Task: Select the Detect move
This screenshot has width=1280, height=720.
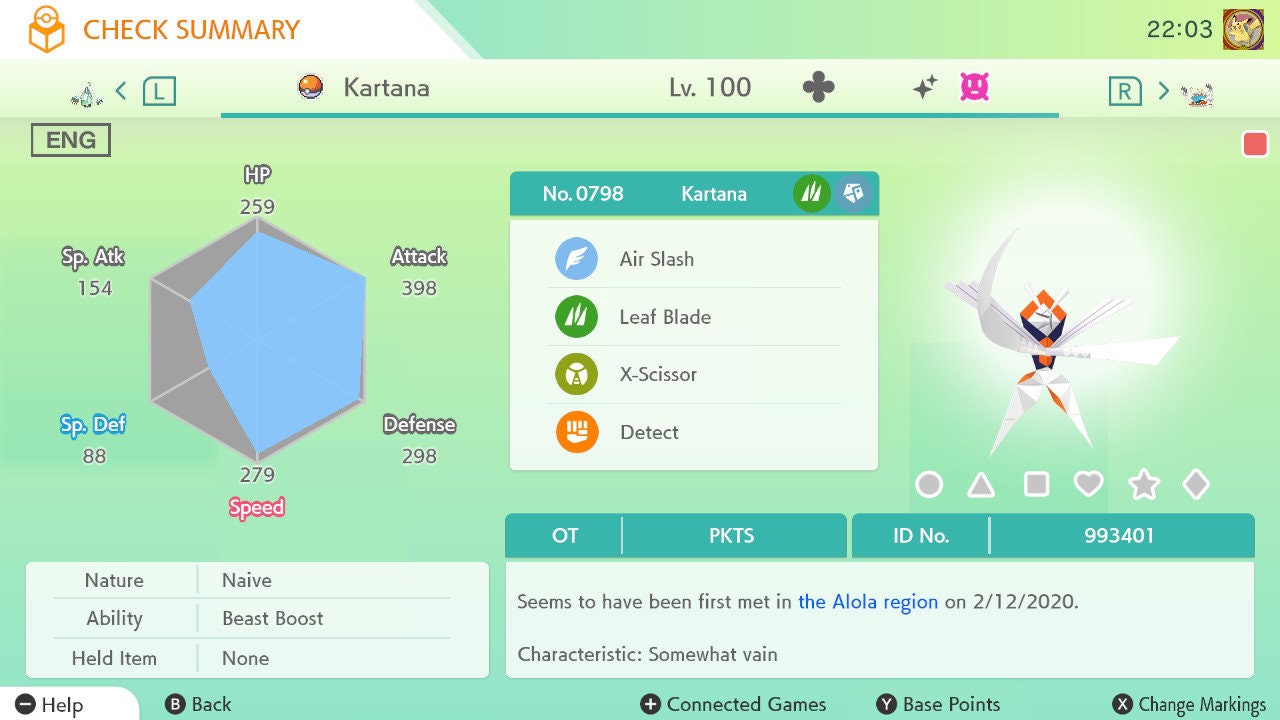Action: pyautogui.click(x=648, y=433)
